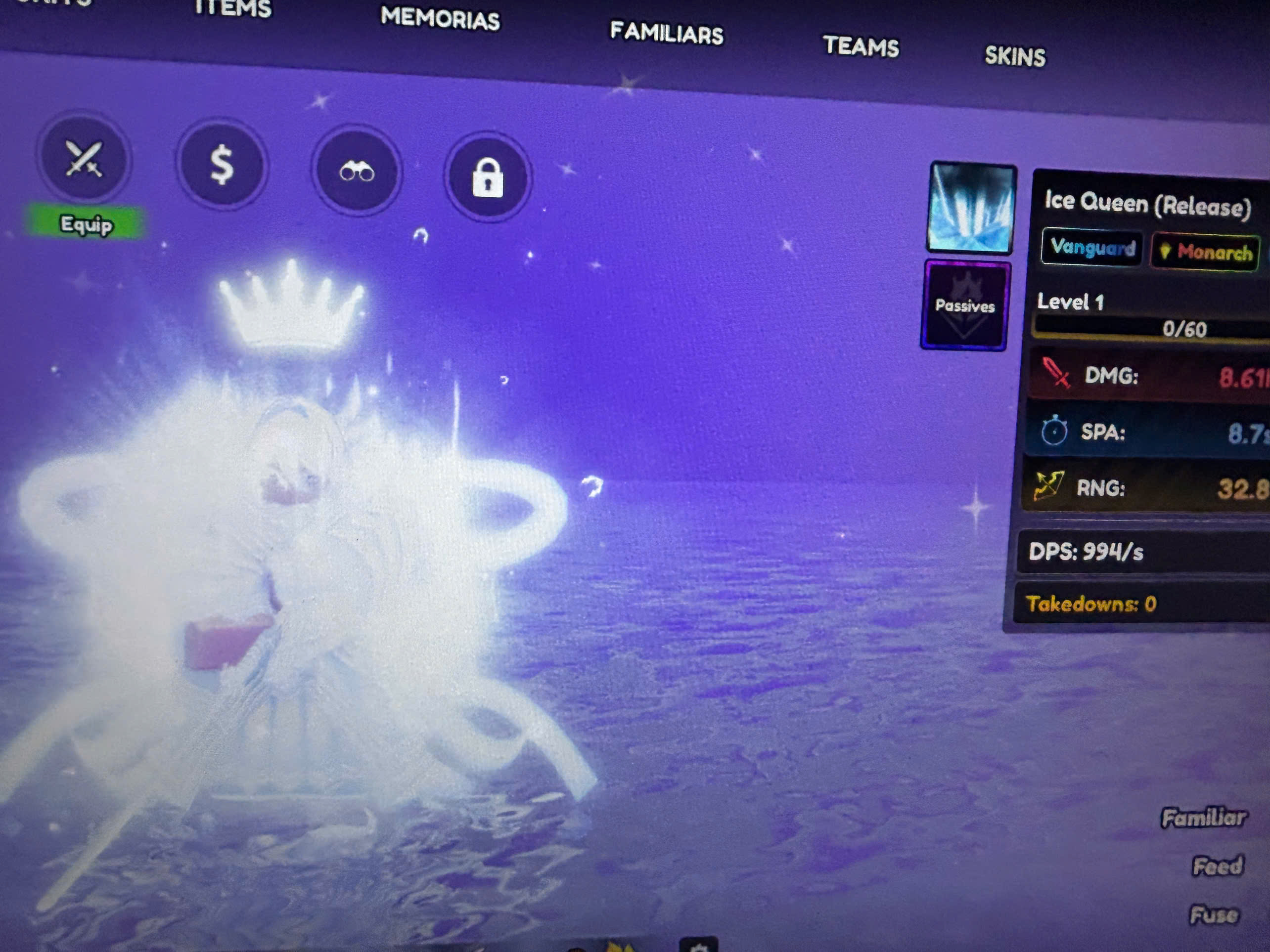Open the Memorias tab

coord(440,19)
